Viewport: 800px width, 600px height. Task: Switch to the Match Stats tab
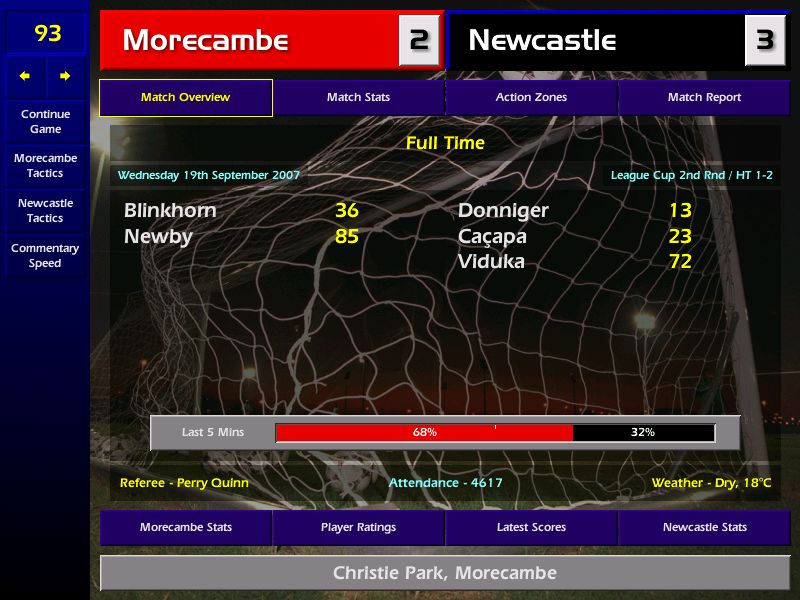pyautogui.click(x=358, y=98)
